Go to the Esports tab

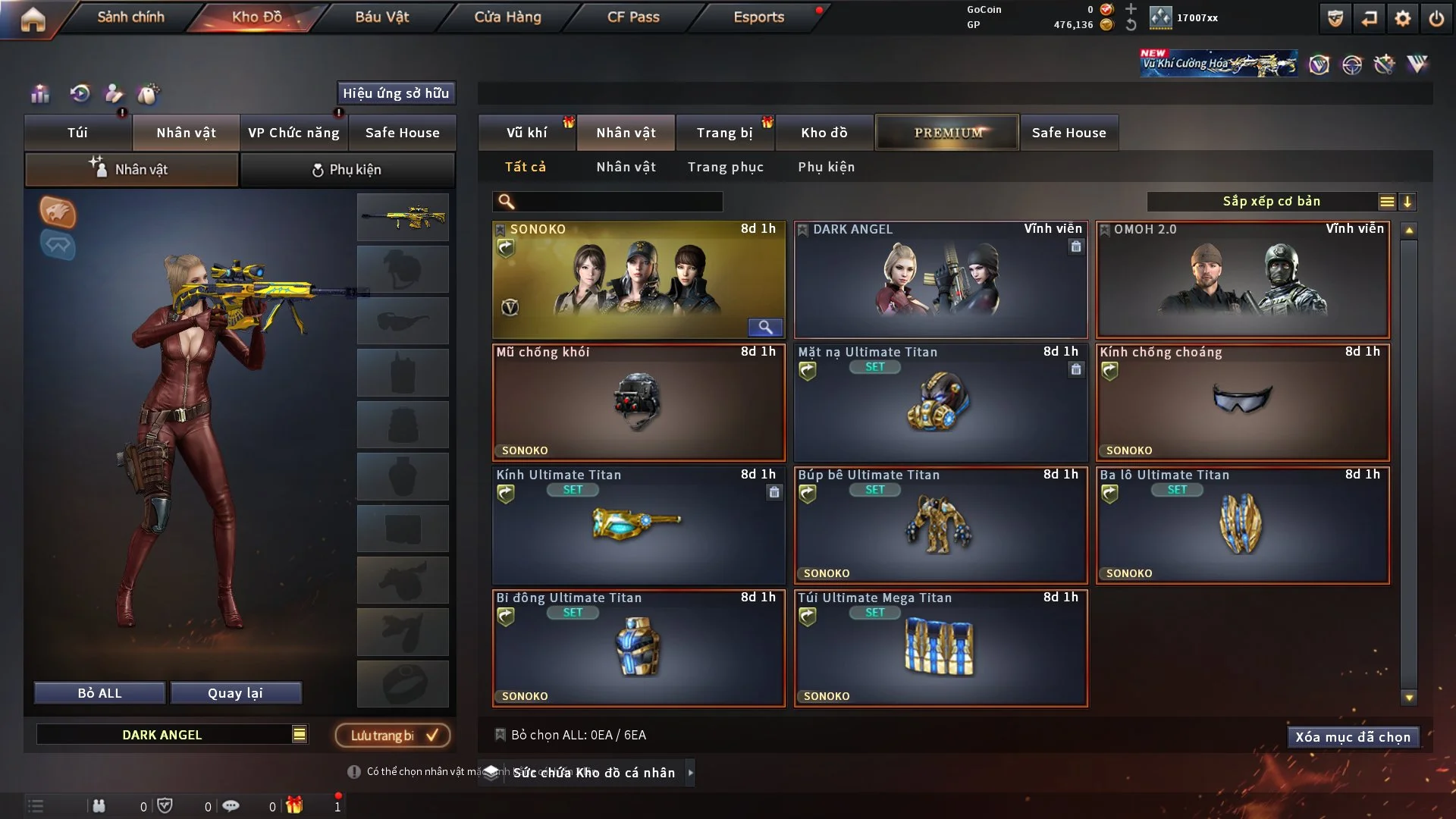[758, 17]
